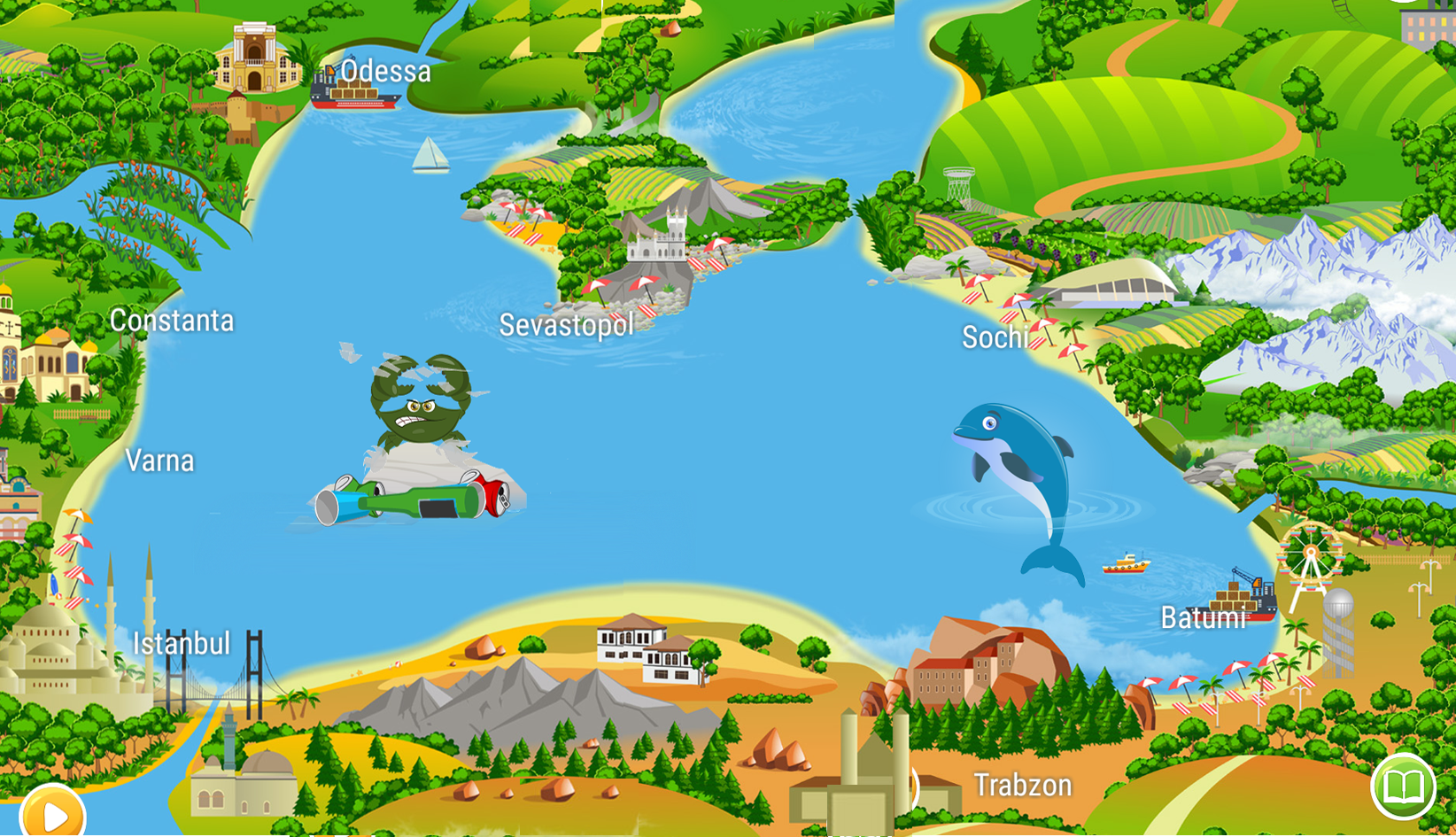The image size is (1456, 837).
Task: Select the Varna city label
Action: [x=159, y=461]
